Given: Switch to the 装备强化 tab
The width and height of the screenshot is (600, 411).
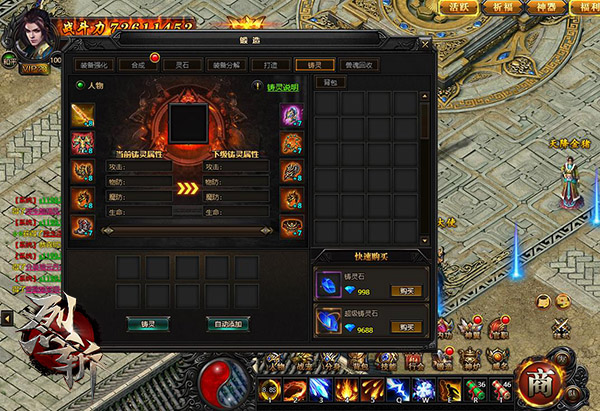Looking at the screenshot, I should tap(95, 64).
